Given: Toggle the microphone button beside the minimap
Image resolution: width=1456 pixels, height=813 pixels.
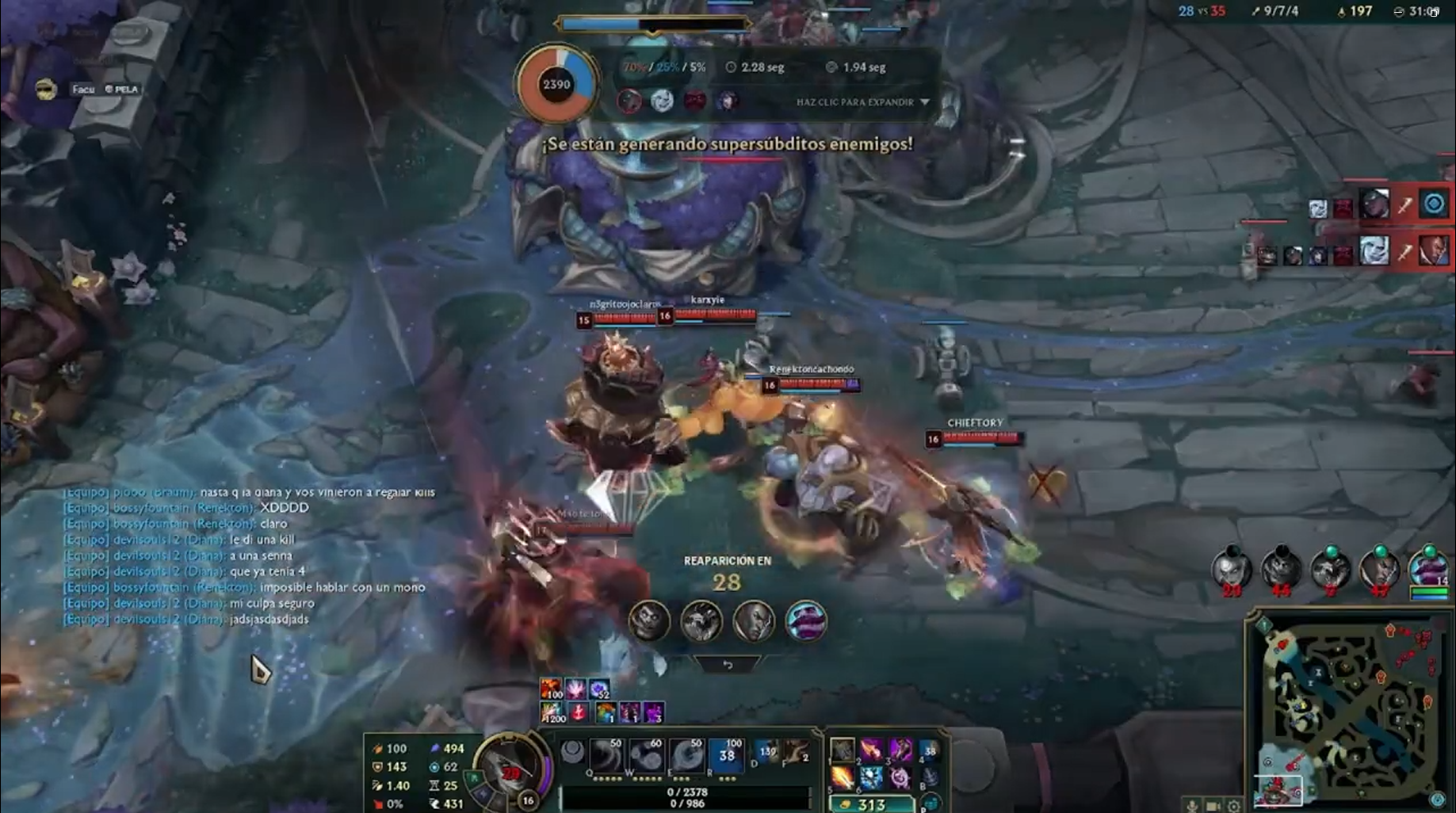Looking at the screenshot, I should tap(1193, 806).
